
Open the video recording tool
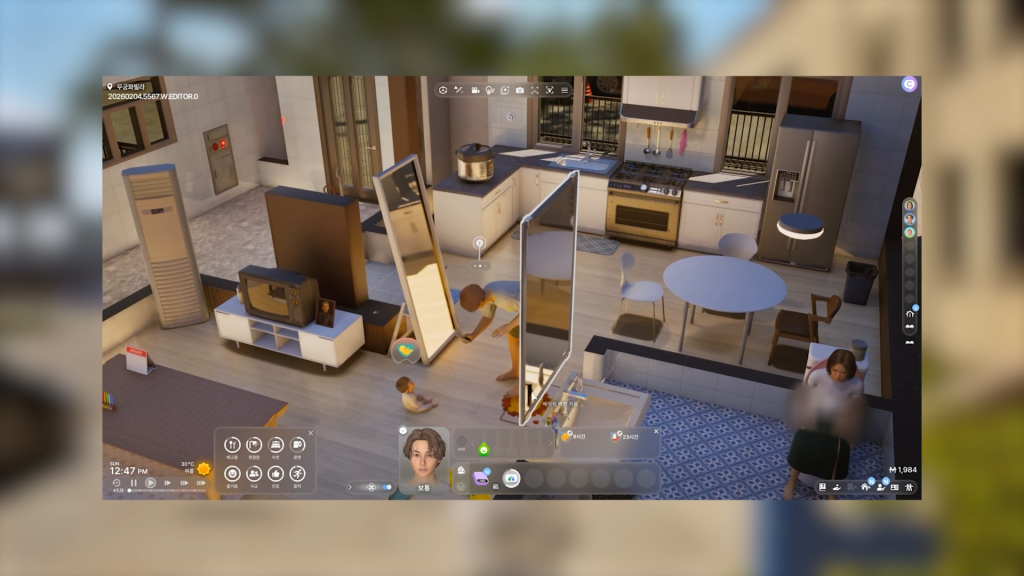tap(475, 90)
